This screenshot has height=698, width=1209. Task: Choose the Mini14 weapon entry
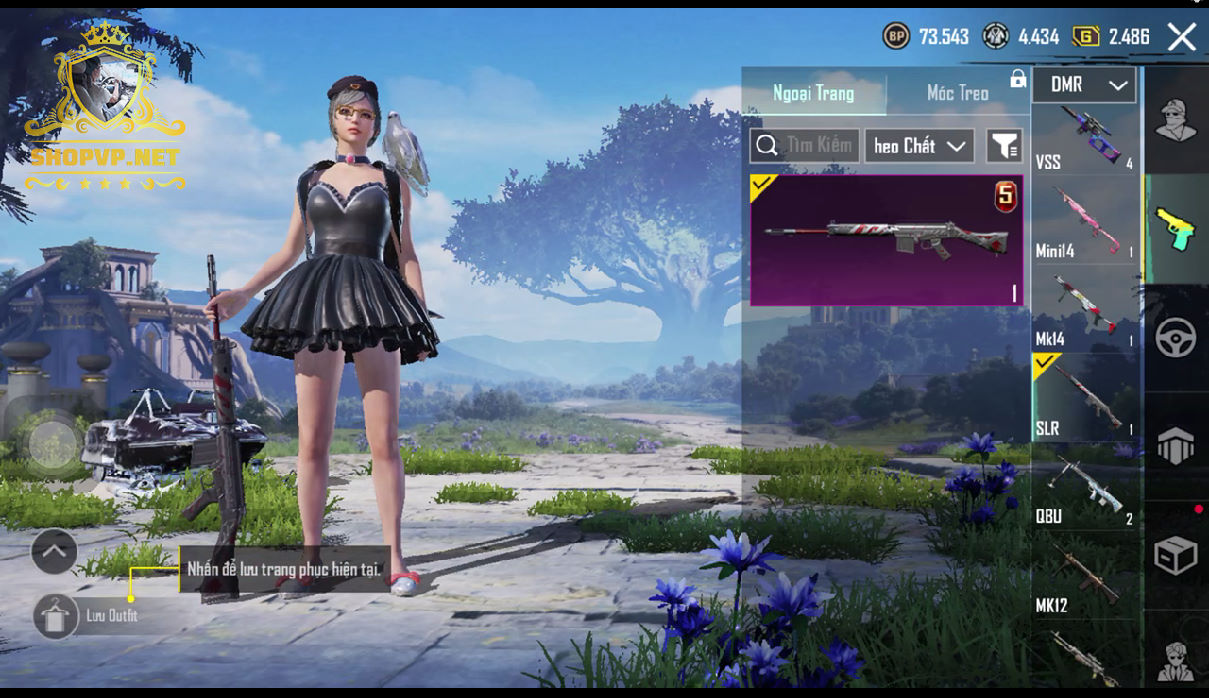click(x=1084, y=226)
